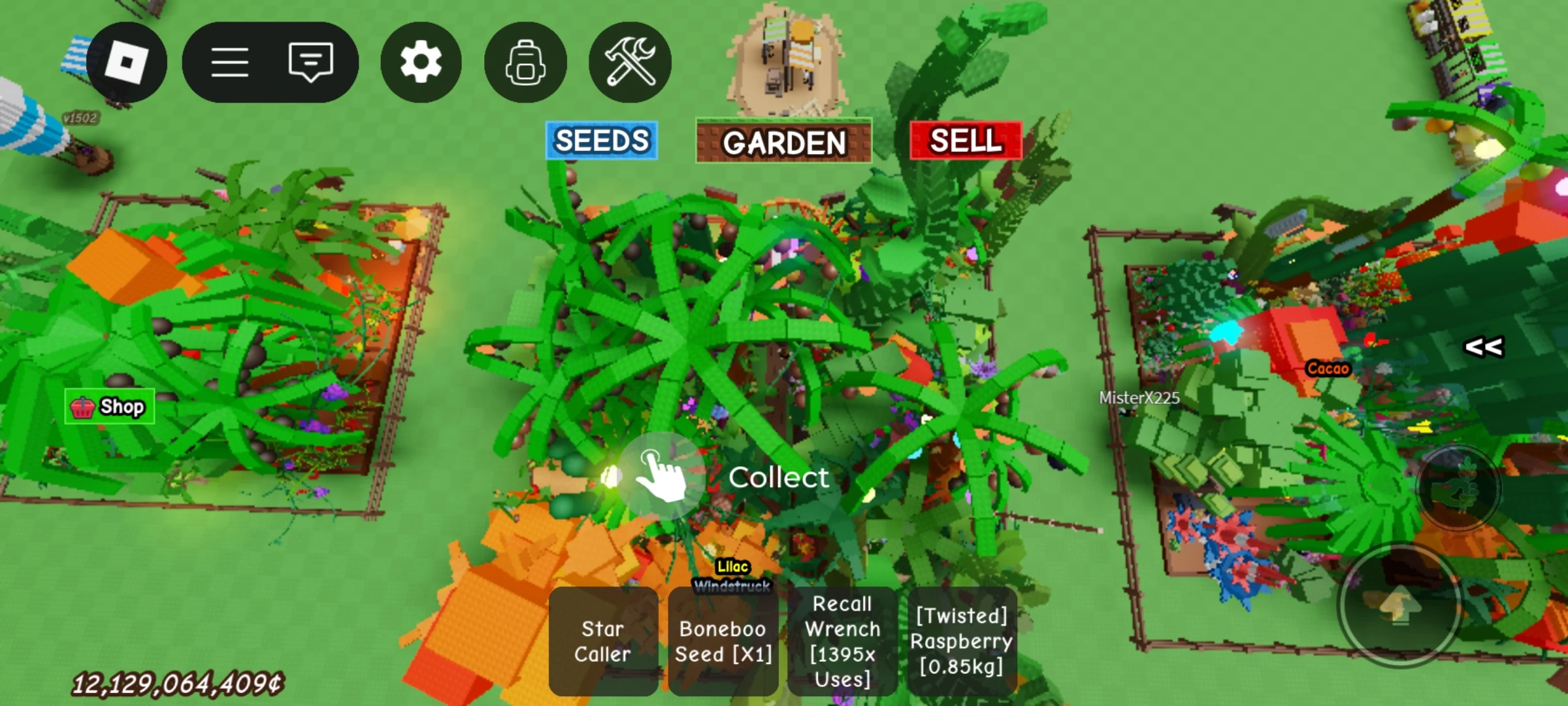Open the Roblox home menu icon
Viewport: 1568px width, 706px height.
[x=126, y=61]
